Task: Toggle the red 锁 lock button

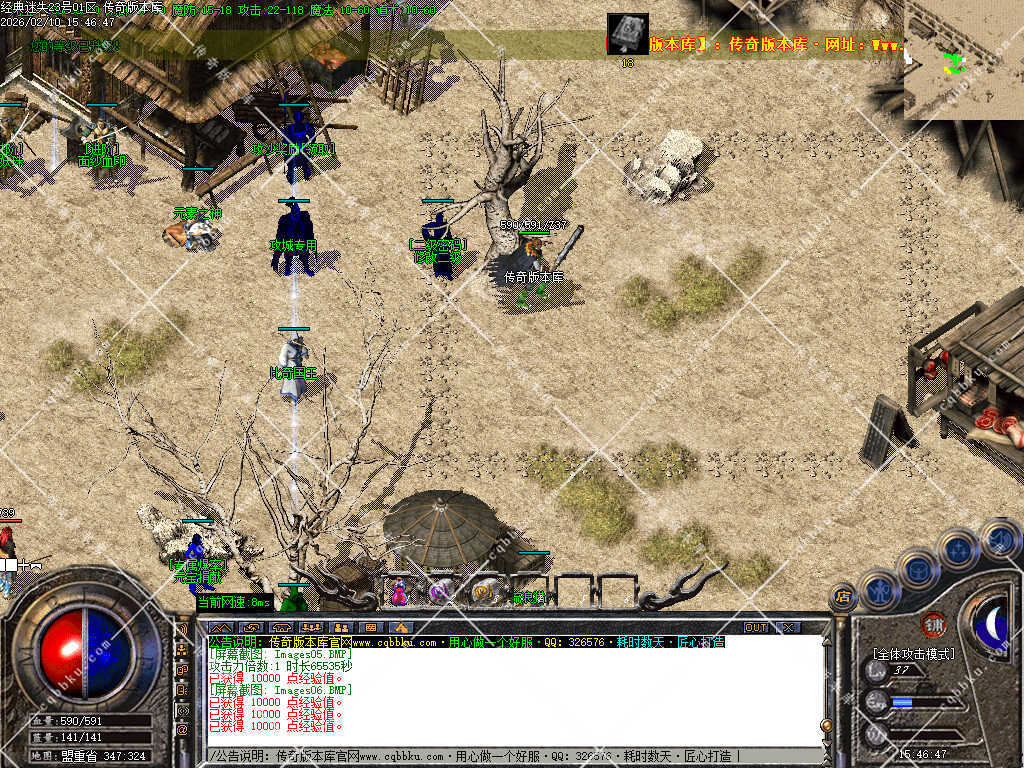Action: coord(934,623)
